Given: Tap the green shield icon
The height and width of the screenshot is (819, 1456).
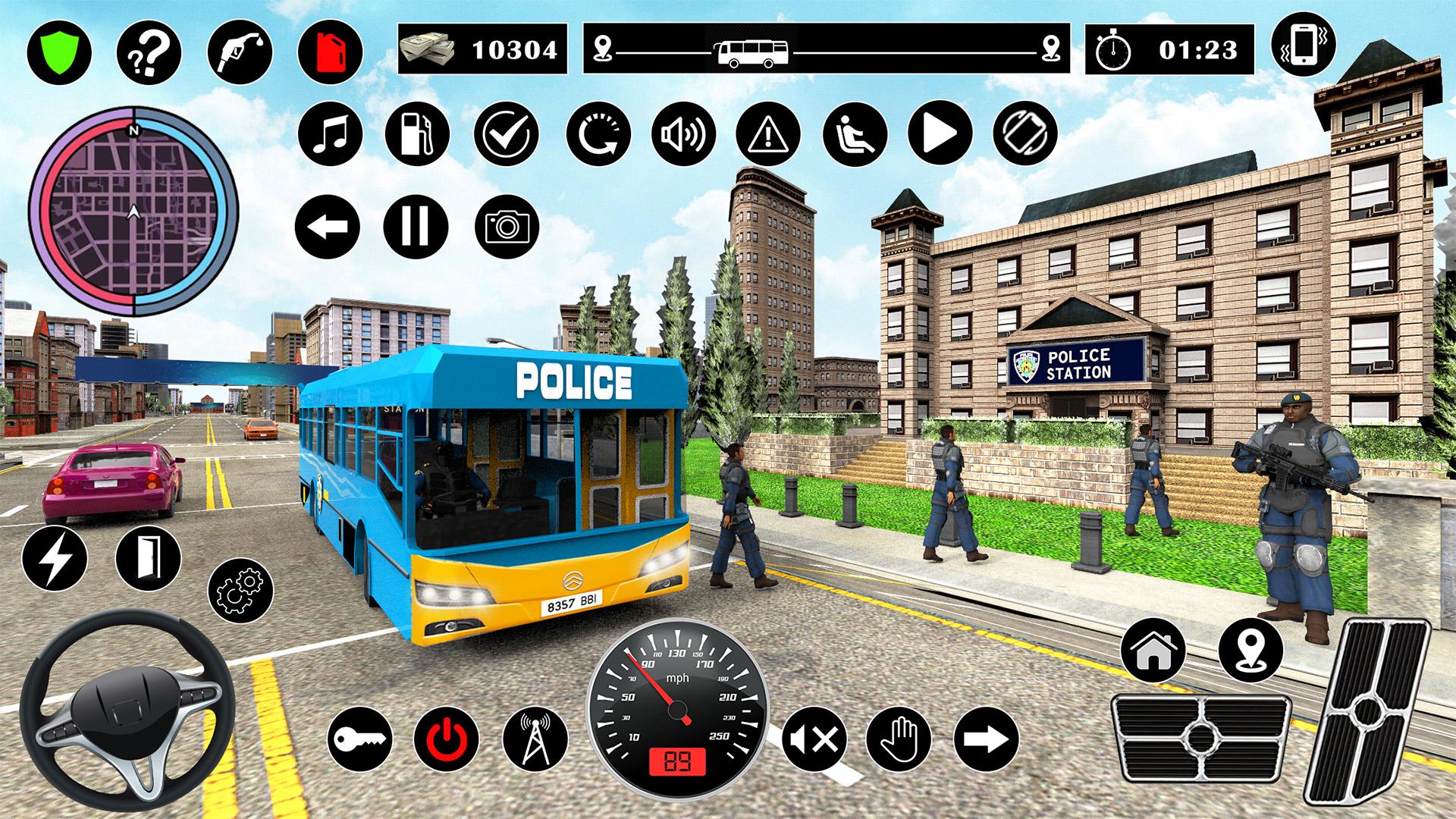Looking at the screenshot, I should click(59, 52).
